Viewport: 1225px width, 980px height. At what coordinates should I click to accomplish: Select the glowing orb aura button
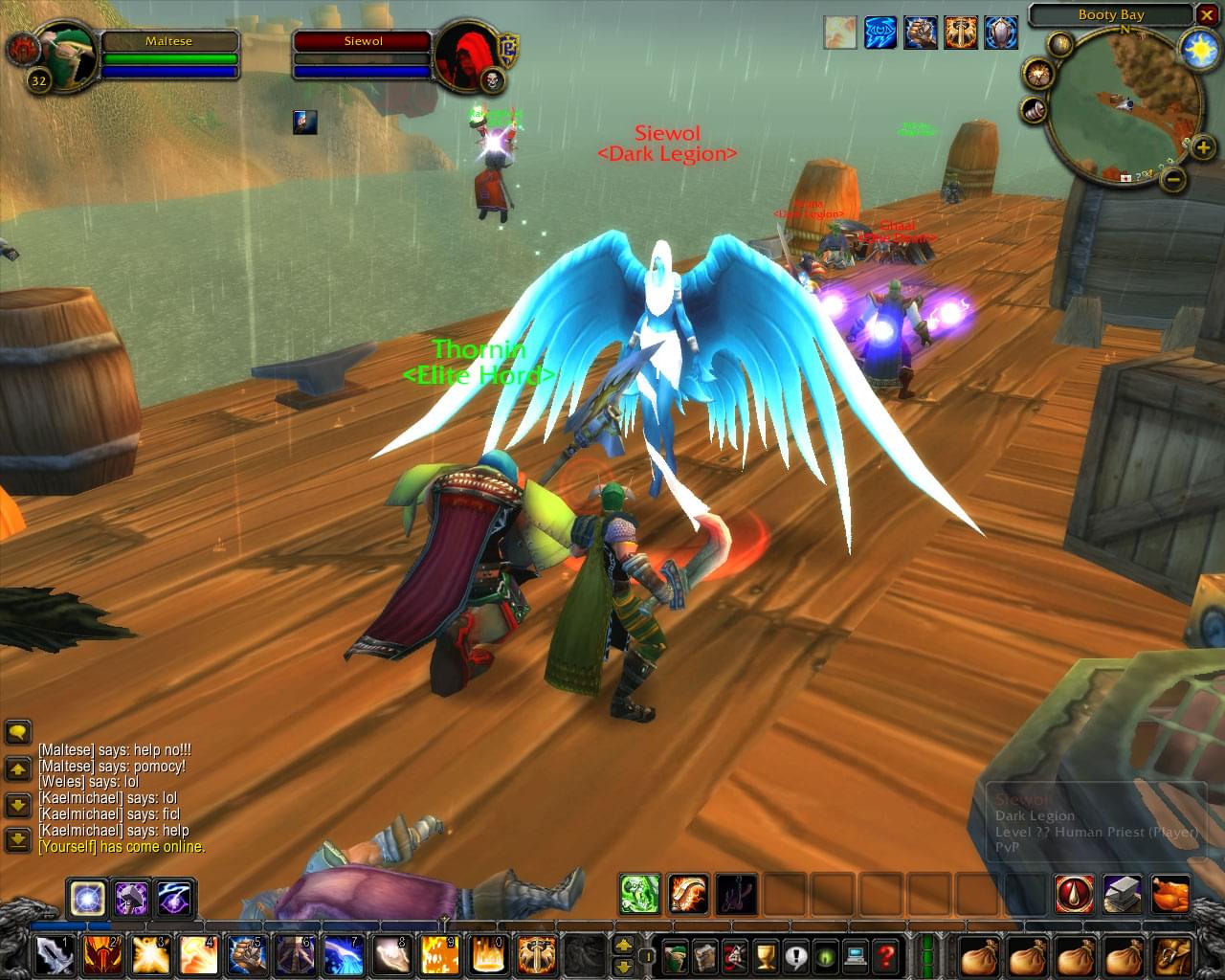(x=86, y=899)
